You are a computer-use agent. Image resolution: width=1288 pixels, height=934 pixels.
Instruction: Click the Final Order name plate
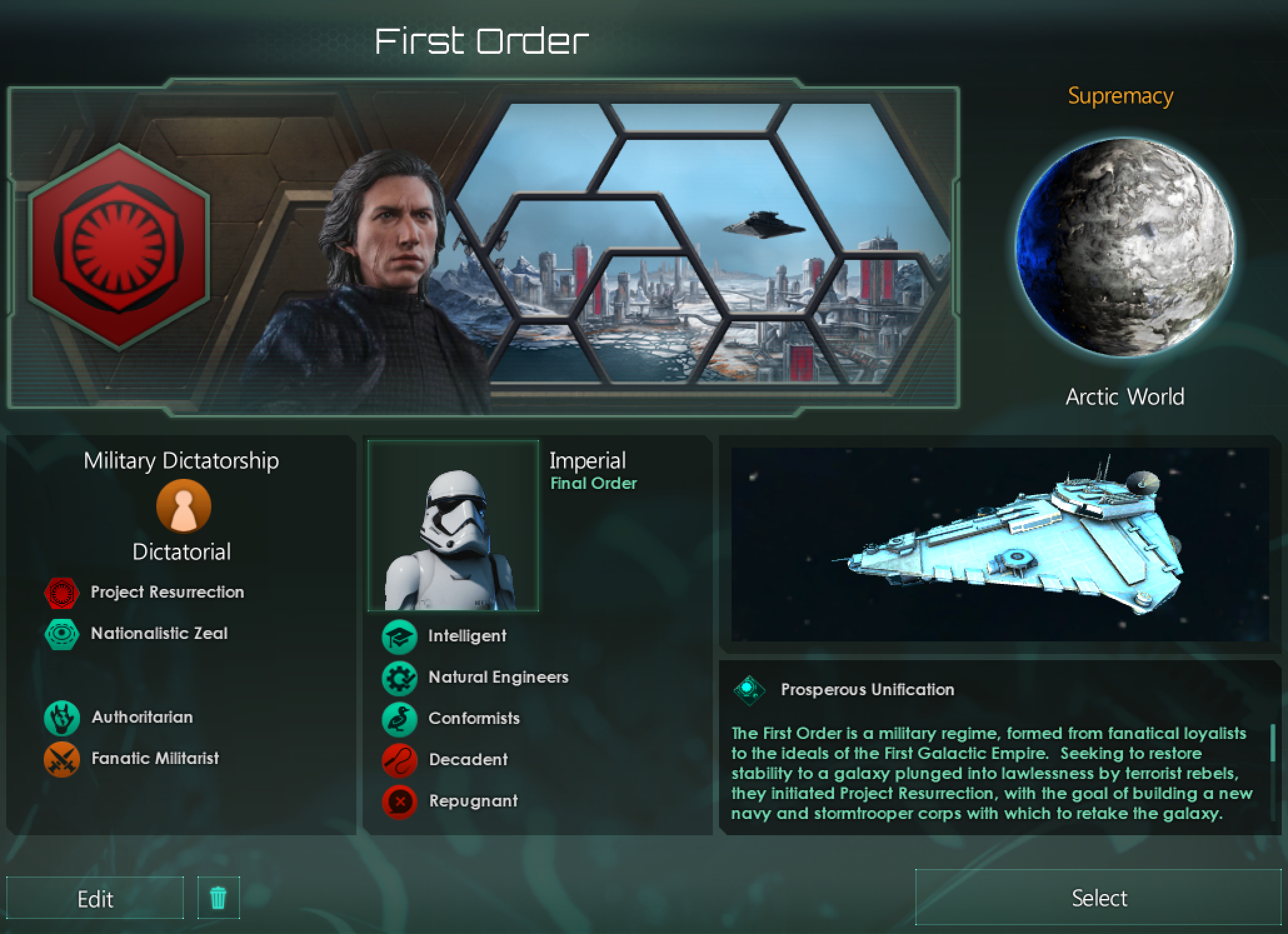(x=593, y=482)
